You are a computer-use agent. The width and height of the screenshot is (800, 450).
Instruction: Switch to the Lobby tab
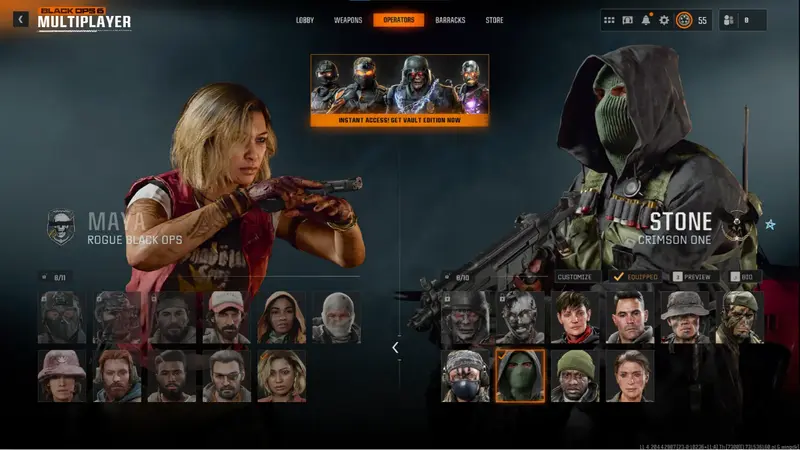[305, 20]
